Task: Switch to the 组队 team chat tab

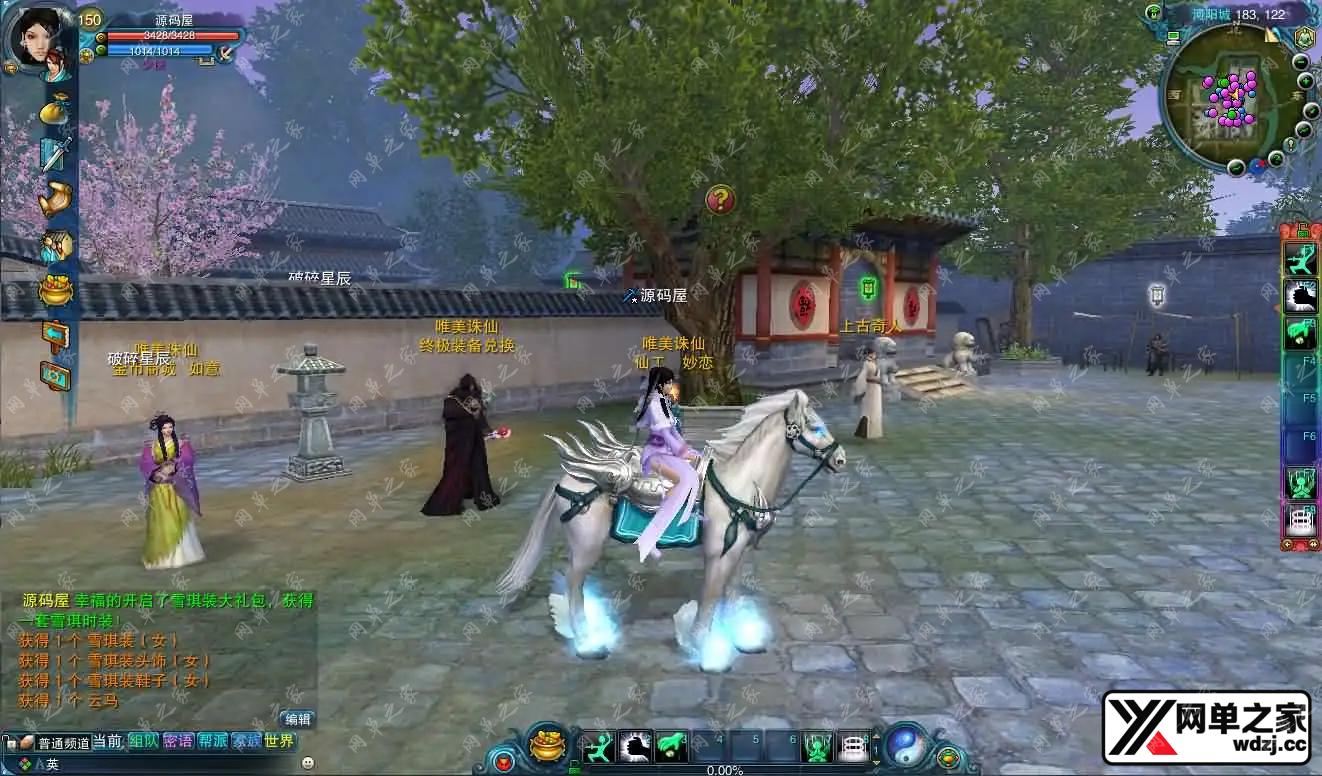Action: pyautogui.click(x=143, y=742)
